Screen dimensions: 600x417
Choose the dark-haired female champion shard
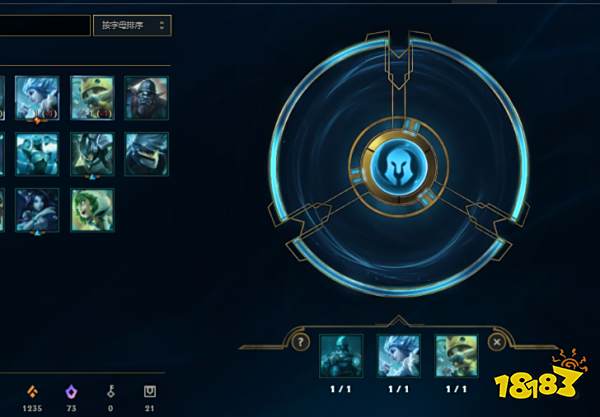point(37,209)
